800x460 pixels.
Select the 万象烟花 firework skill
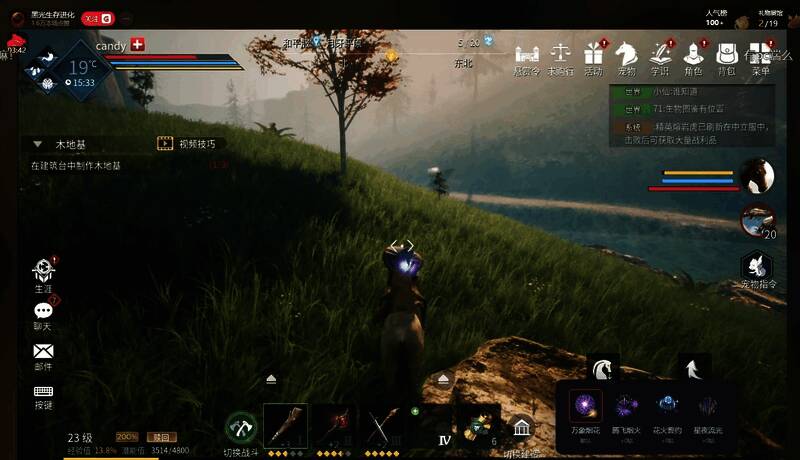[585, 405]
